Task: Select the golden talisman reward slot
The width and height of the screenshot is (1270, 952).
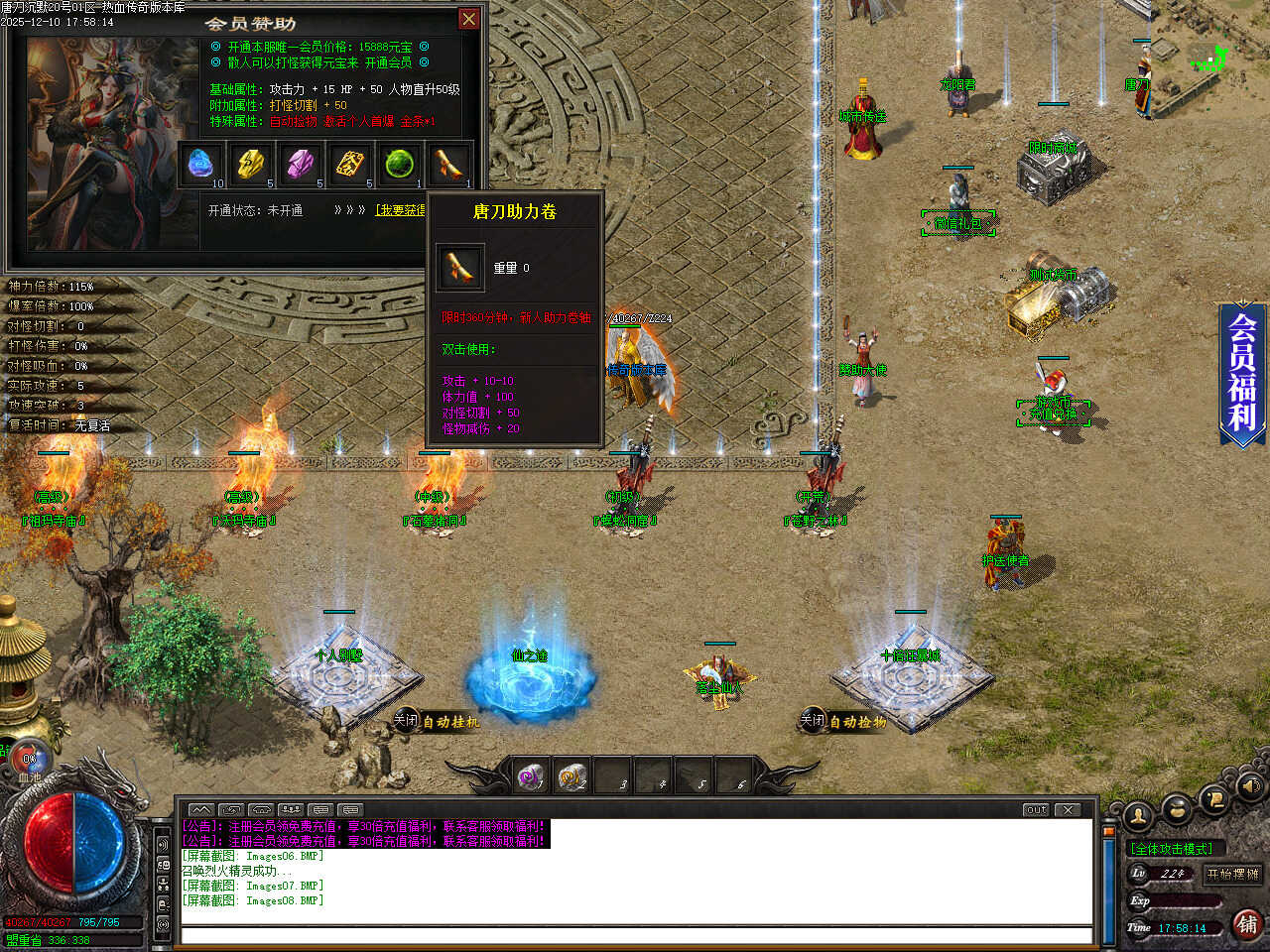Action: (x=350, y=165)
